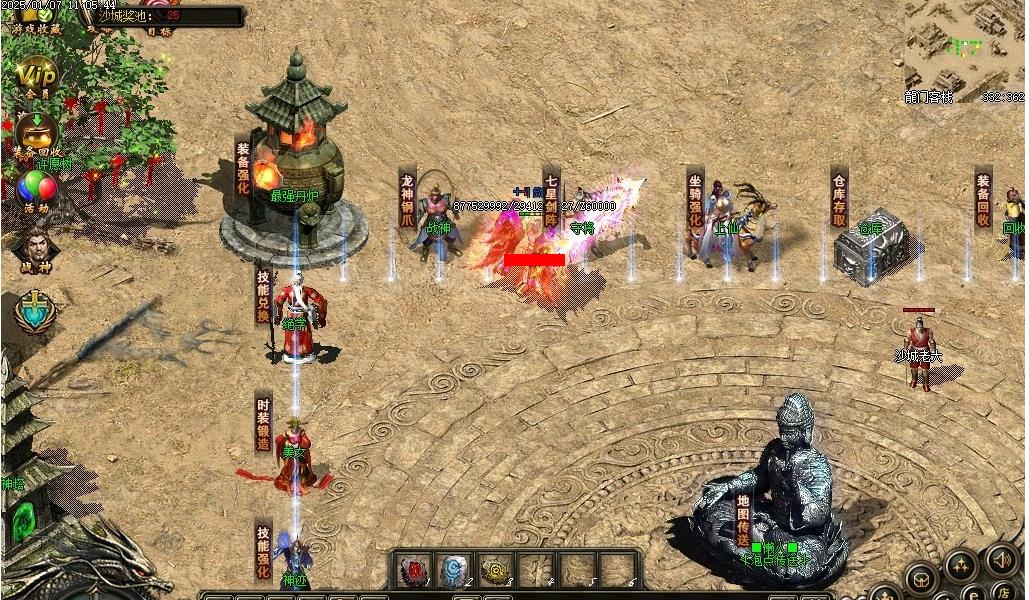Open the 战神 warrior portrait icon
This screenshot has width=1029, height=600.
35,246
